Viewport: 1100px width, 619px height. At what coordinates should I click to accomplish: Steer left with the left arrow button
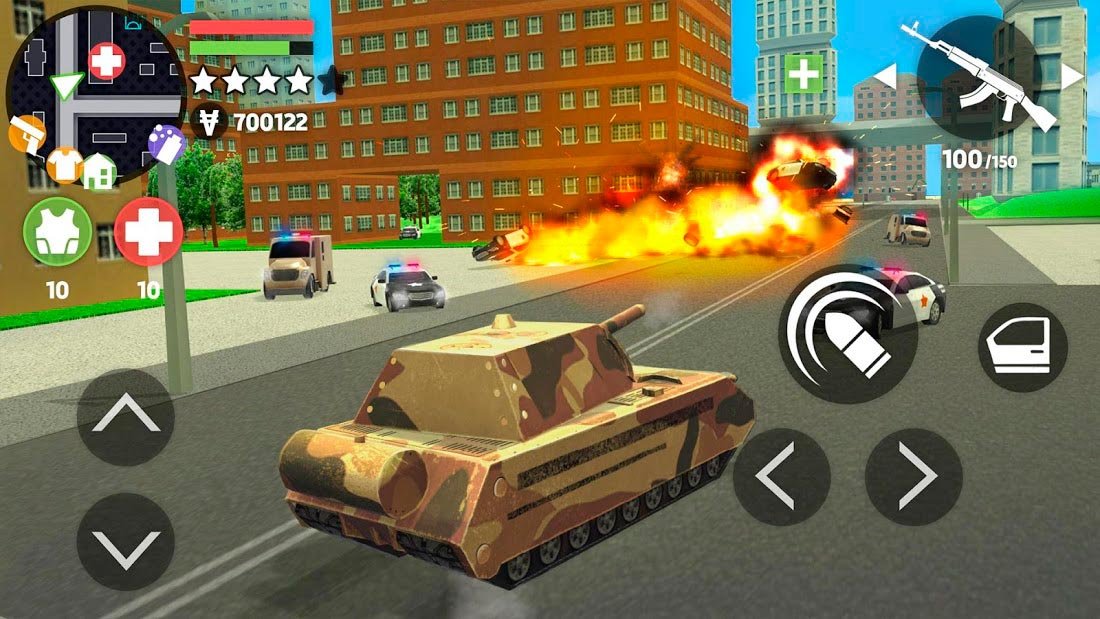[781, 477]
